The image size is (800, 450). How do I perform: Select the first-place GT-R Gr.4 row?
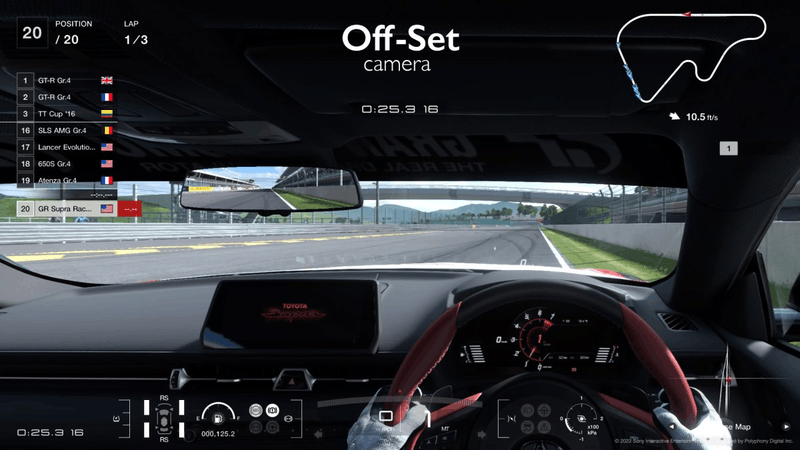(67, 79)
